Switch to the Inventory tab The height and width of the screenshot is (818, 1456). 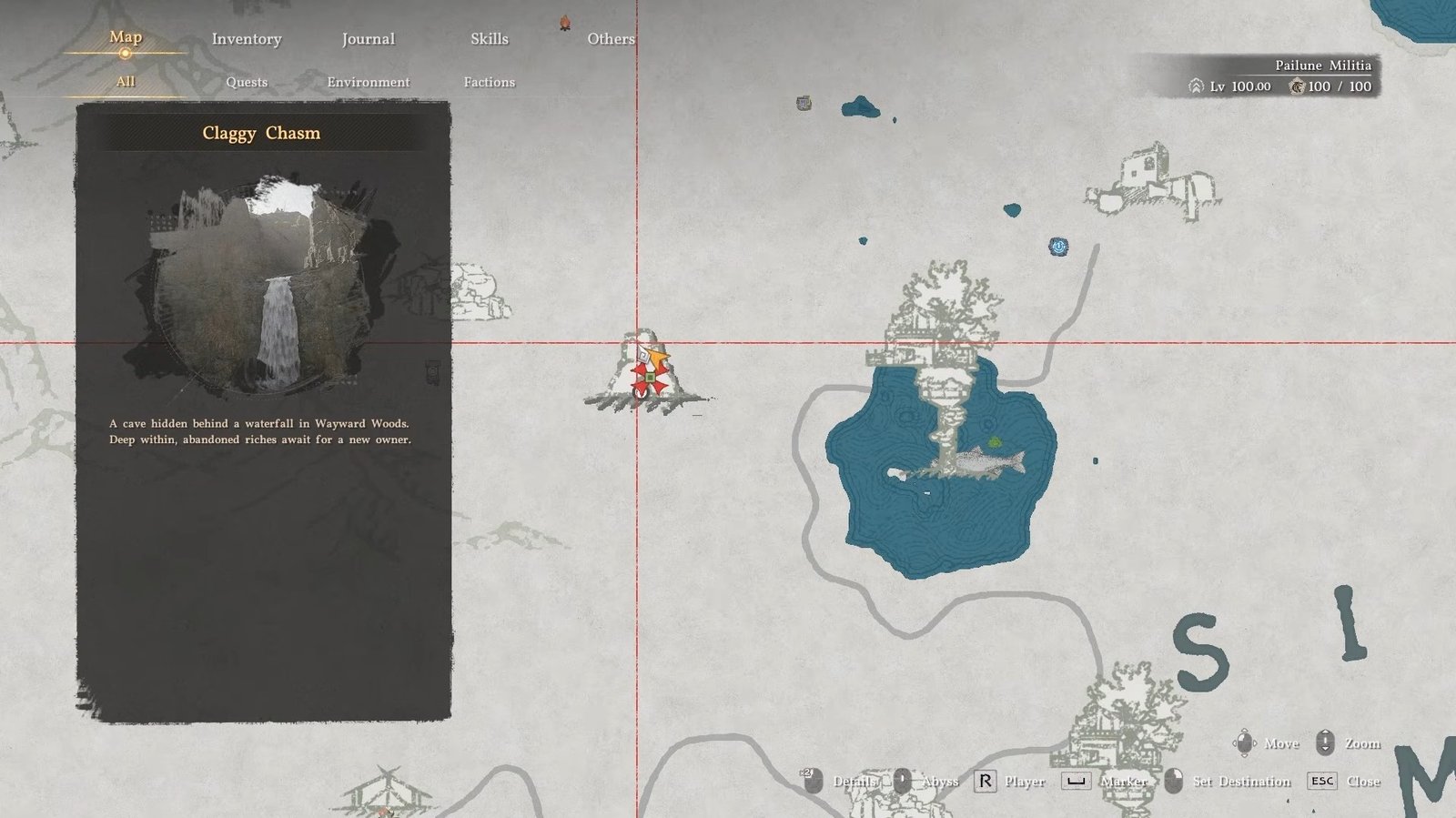247,39
